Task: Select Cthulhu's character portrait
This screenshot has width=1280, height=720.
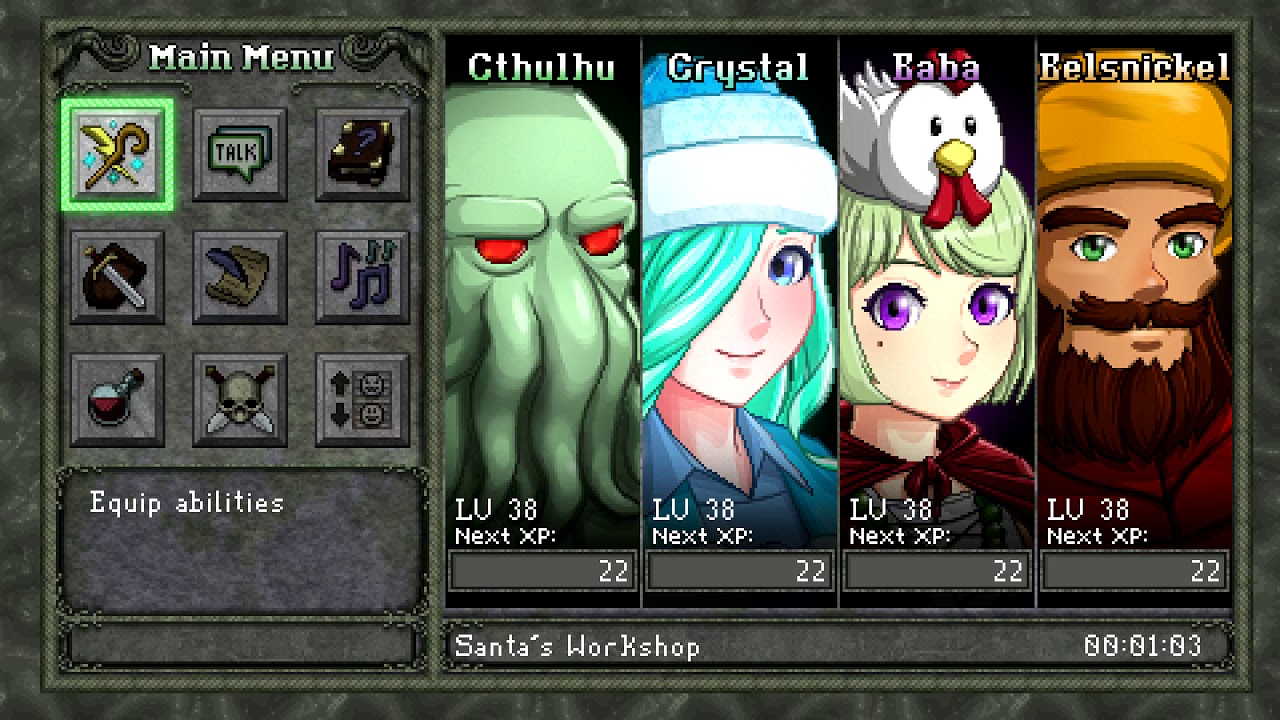Action: click(x=541, y=300)
